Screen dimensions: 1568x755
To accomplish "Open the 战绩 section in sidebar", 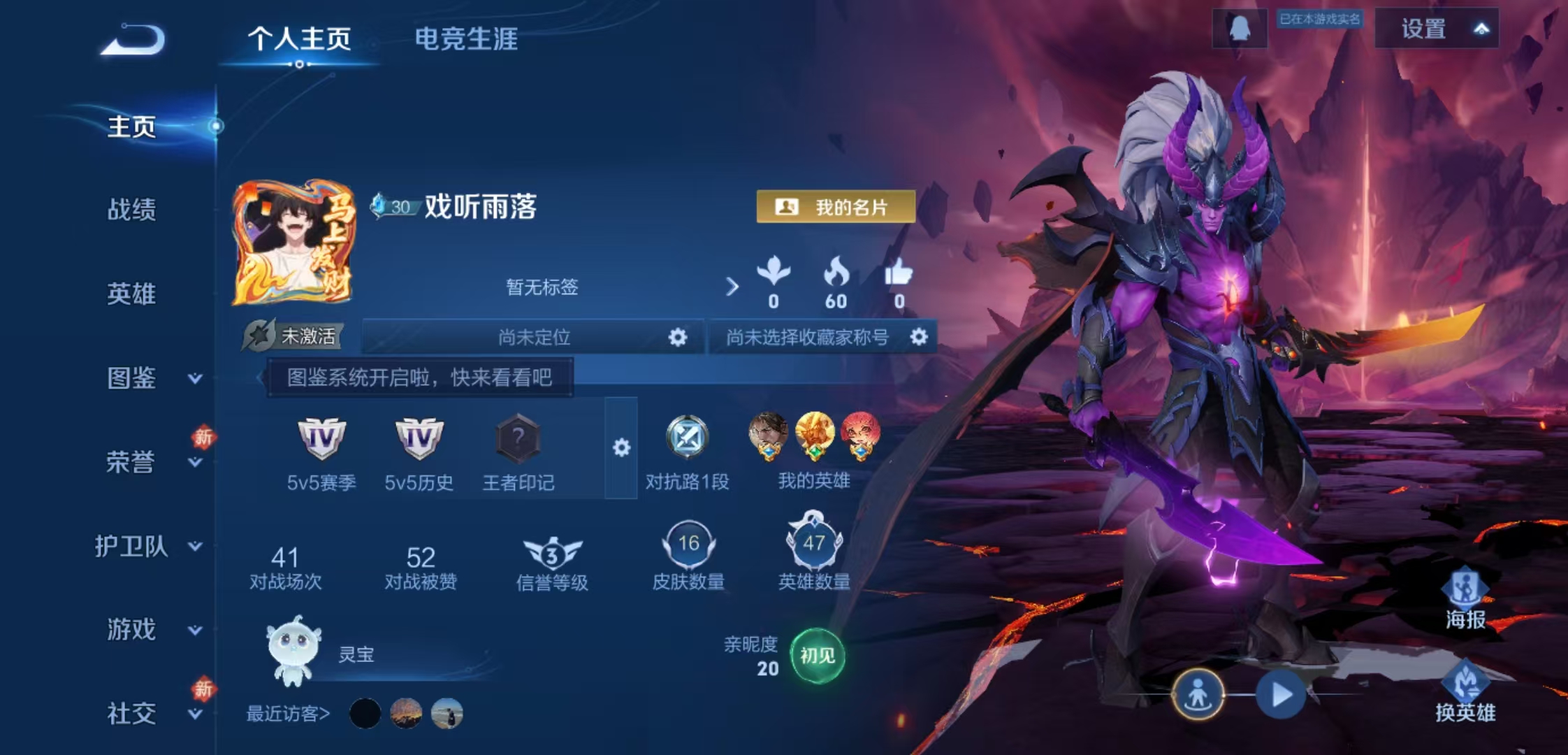I will pos(131,209).
